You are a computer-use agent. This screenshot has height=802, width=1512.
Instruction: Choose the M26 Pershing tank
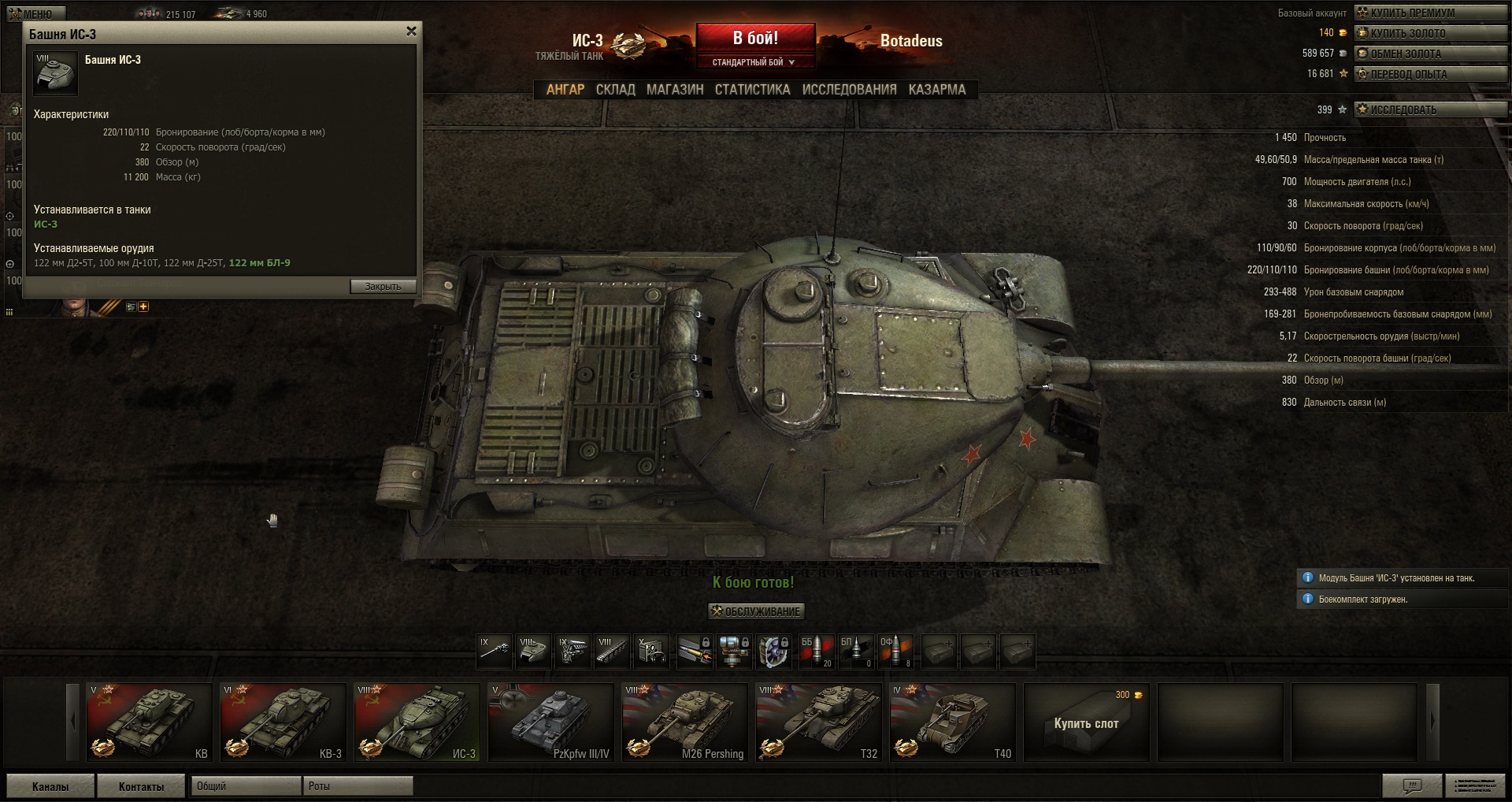[684, 722]
